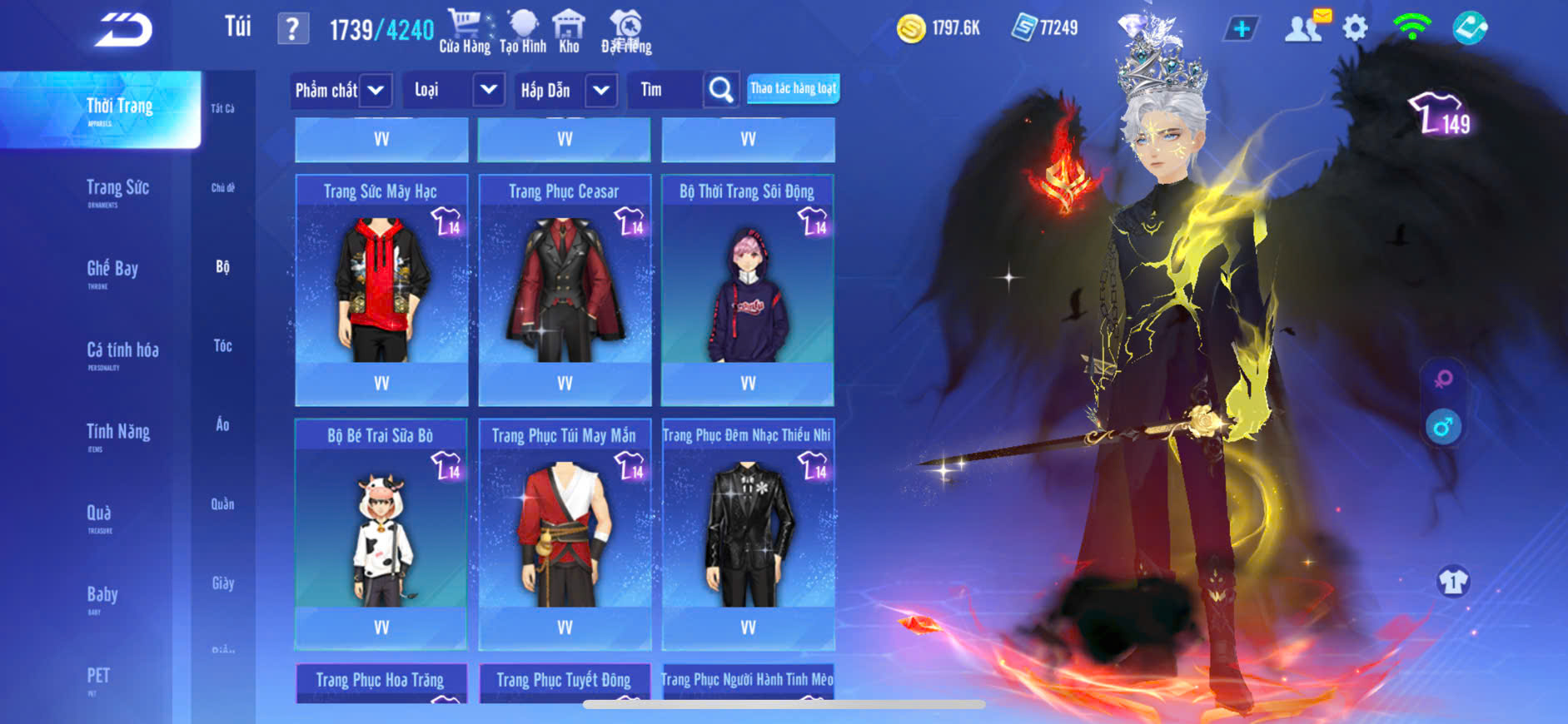
Task: Switch to the Ghế Bay tab
Action: (112, 270)
